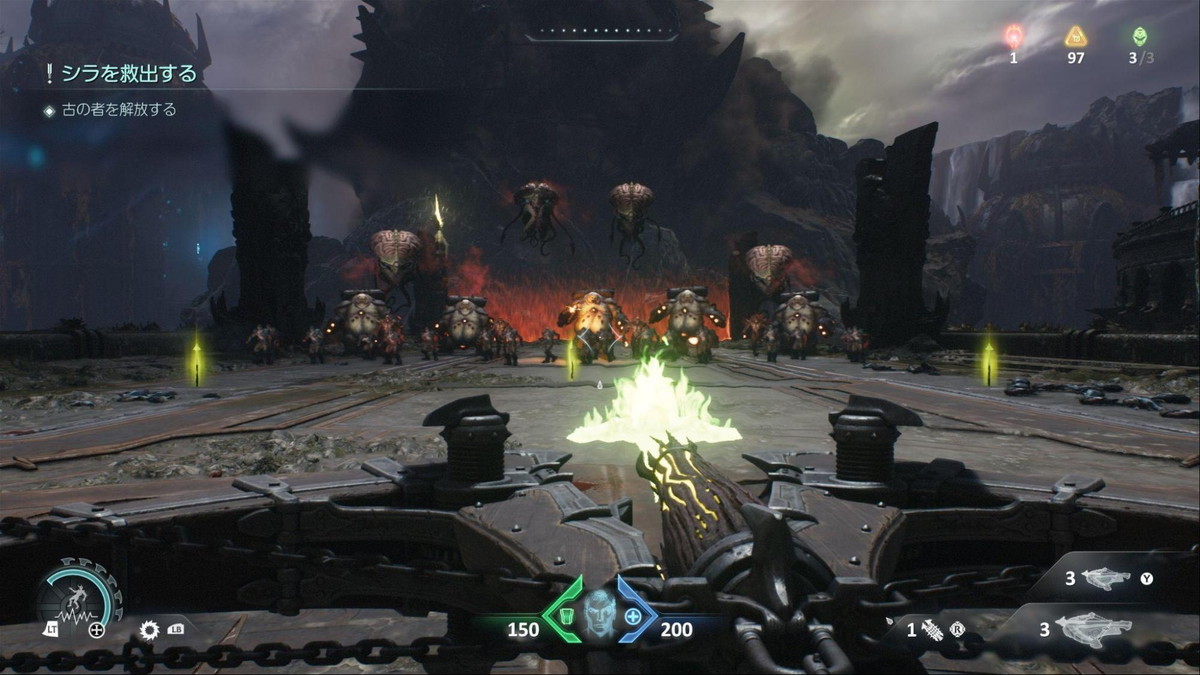Activate the spiked melee weapon icon
This screenshot has width=1200, height=675.
click(932, 631)
